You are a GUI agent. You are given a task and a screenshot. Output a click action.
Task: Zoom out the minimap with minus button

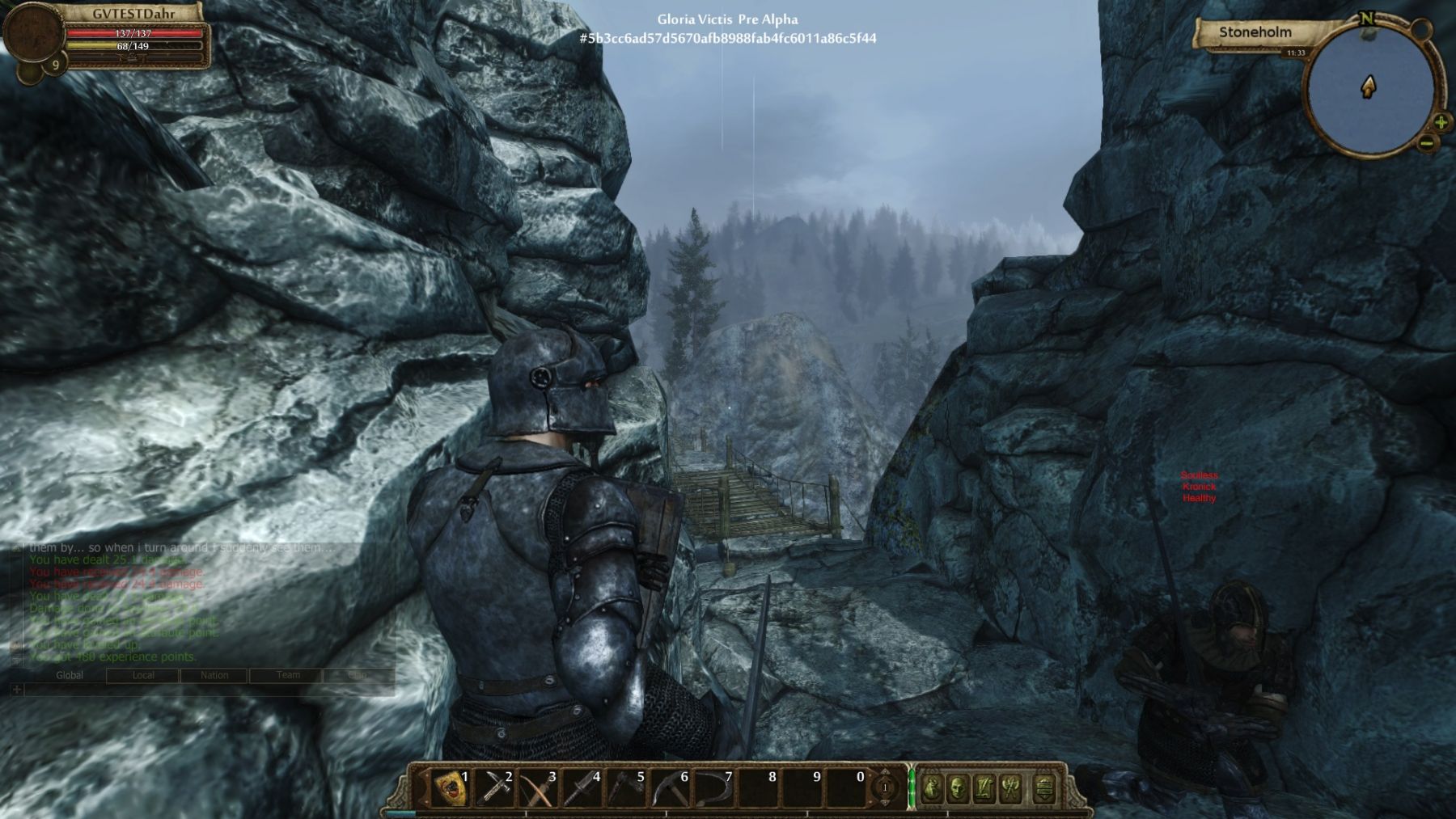click(1426, 144)
